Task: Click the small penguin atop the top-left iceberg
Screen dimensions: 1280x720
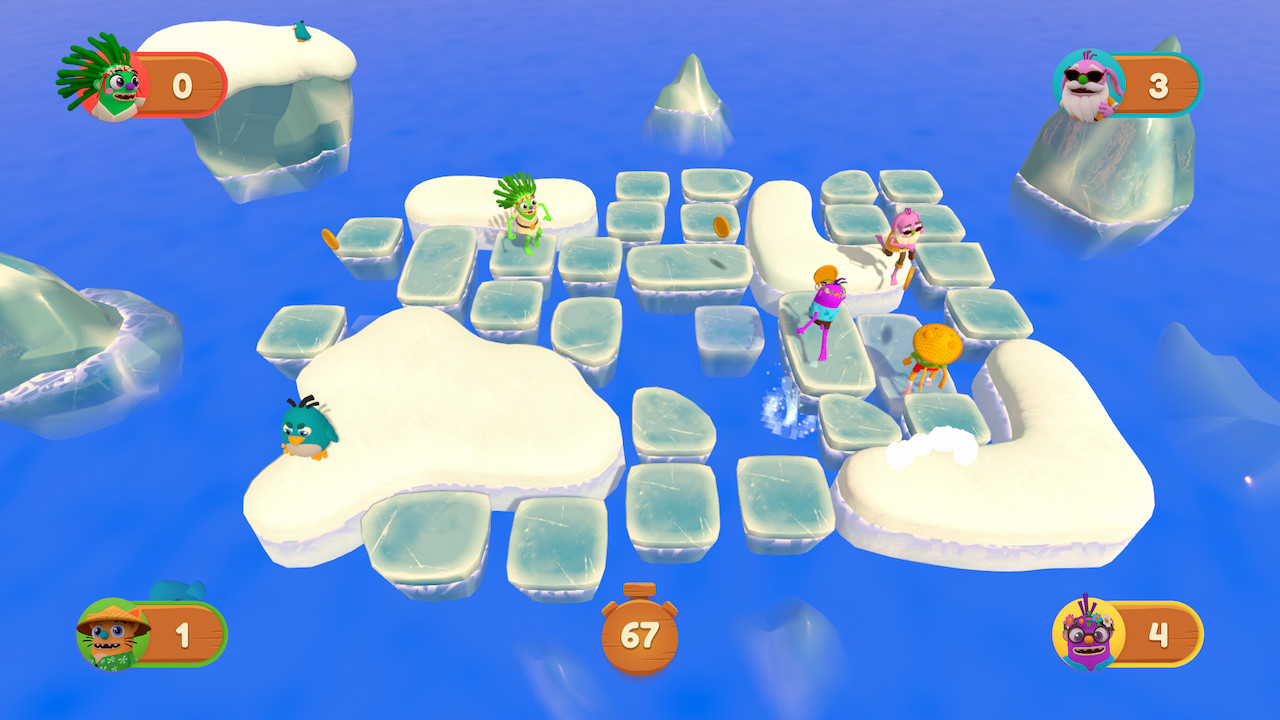Action: (x=303, y=28)
